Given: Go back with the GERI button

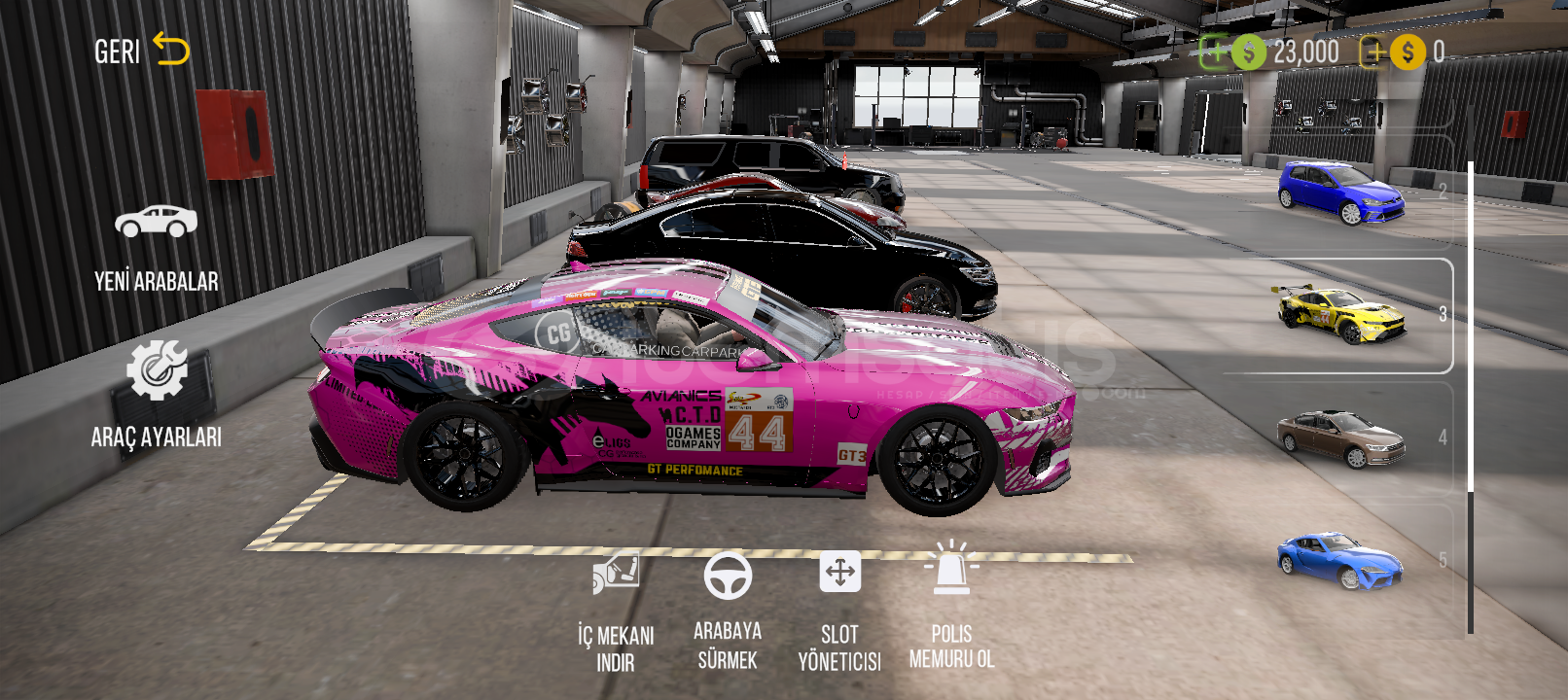Looking at the screenshot, I should [141, 51].
